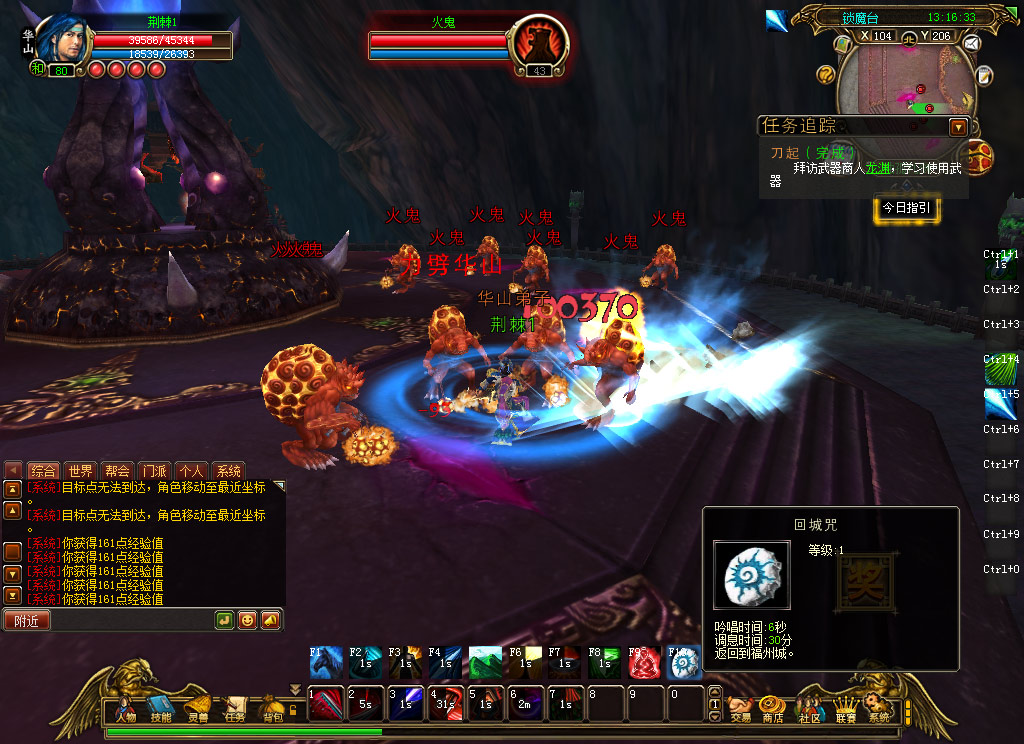1024x744 pixels.
Task: Collapse the 任务追踪 quest tracker
Action: (958, 127)
